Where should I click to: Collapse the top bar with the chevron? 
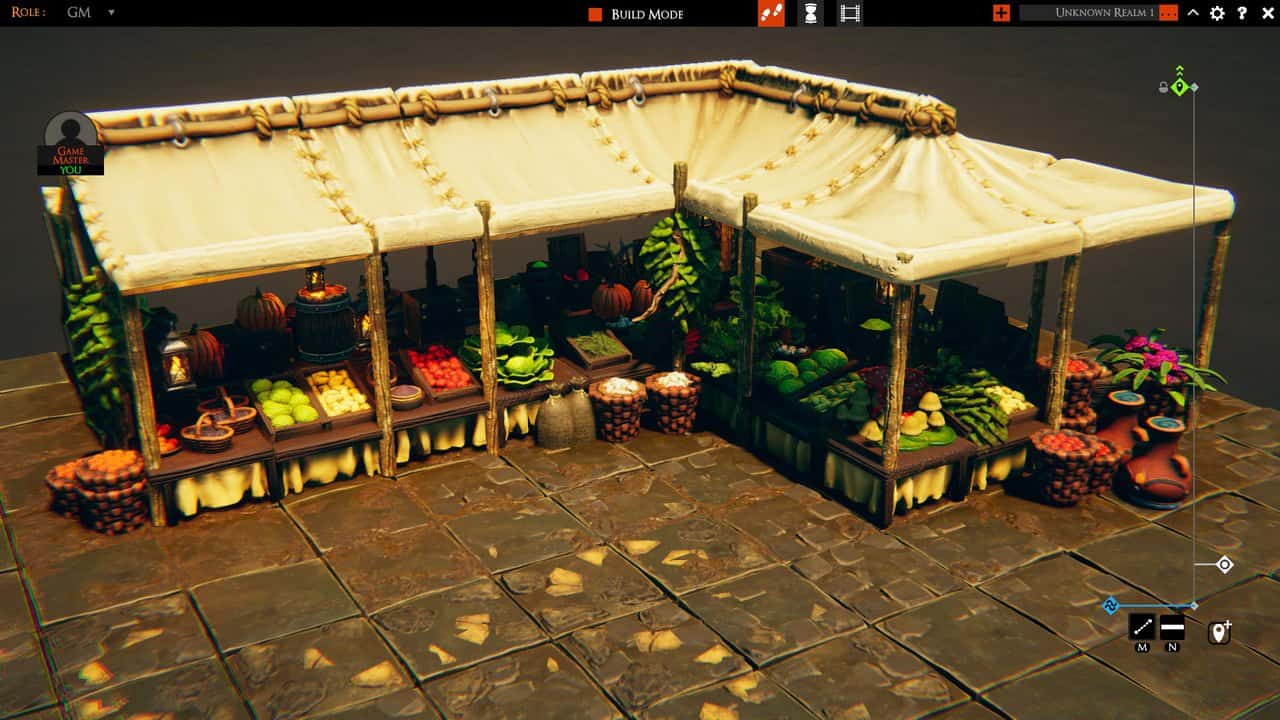[x=1193, y=15]
